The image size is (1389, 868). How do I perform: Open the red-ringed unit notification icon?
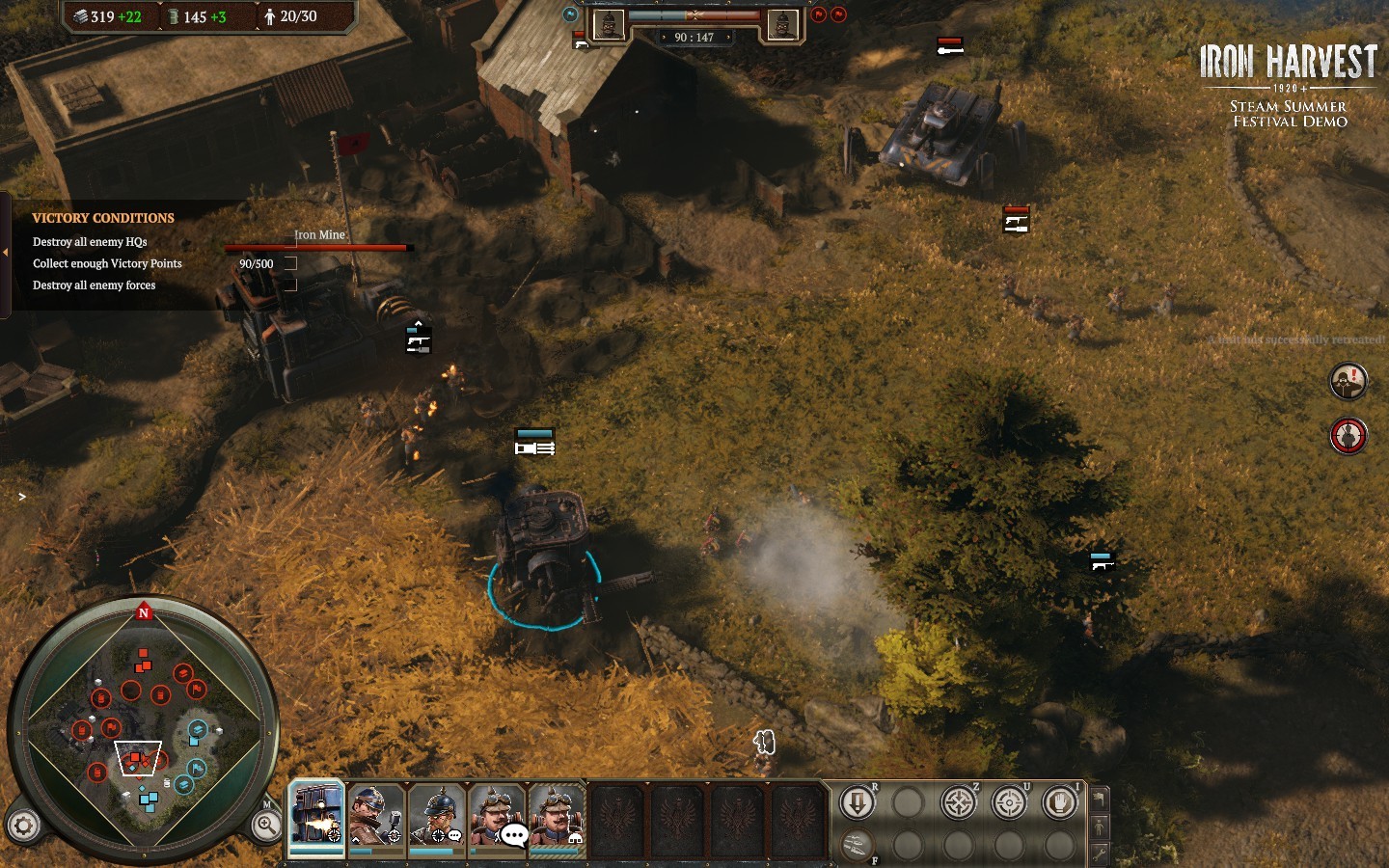tap(1348, 436)
